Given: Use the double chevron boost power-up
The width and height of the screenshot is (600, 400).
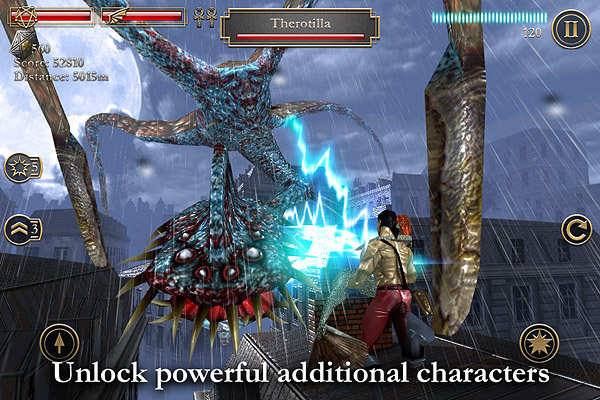Looking at the screenshot, I should point(22,229).
